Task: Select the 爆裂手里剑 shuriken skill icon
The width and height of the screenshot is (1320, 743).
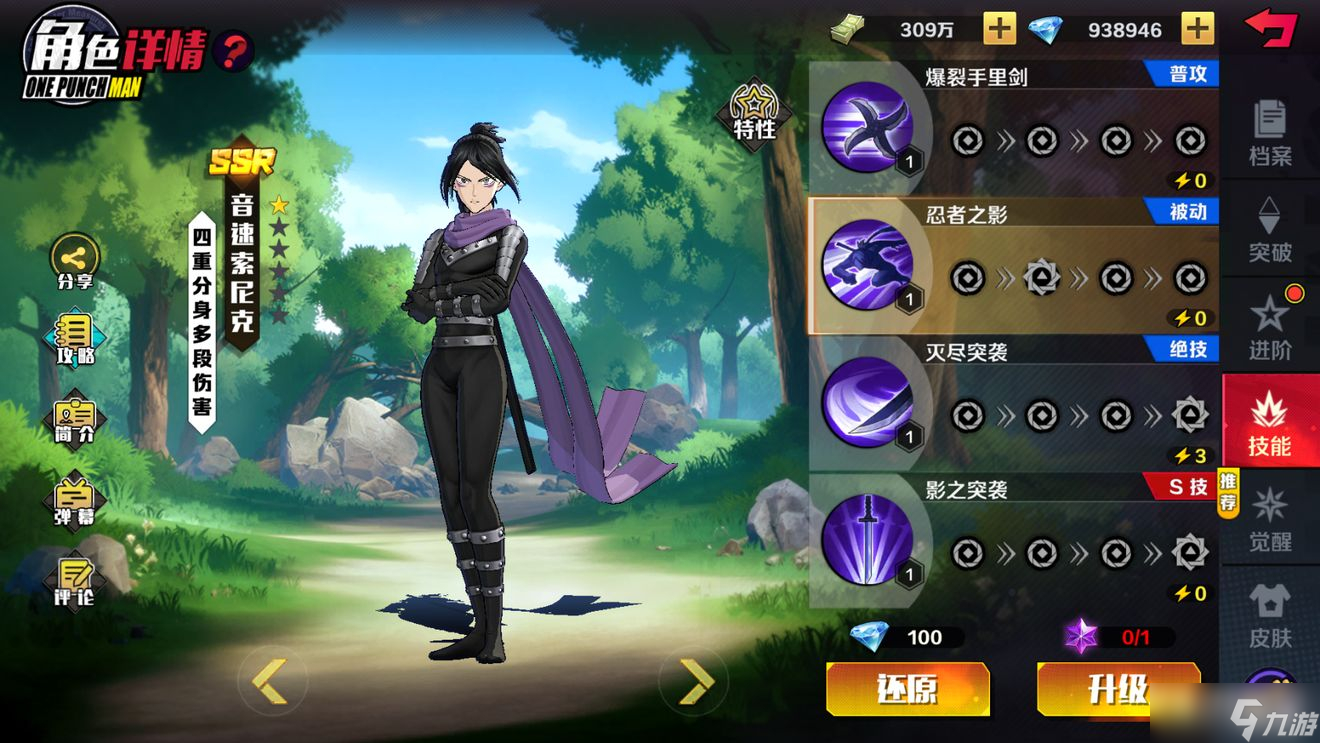Action: [x=867, y=127]
